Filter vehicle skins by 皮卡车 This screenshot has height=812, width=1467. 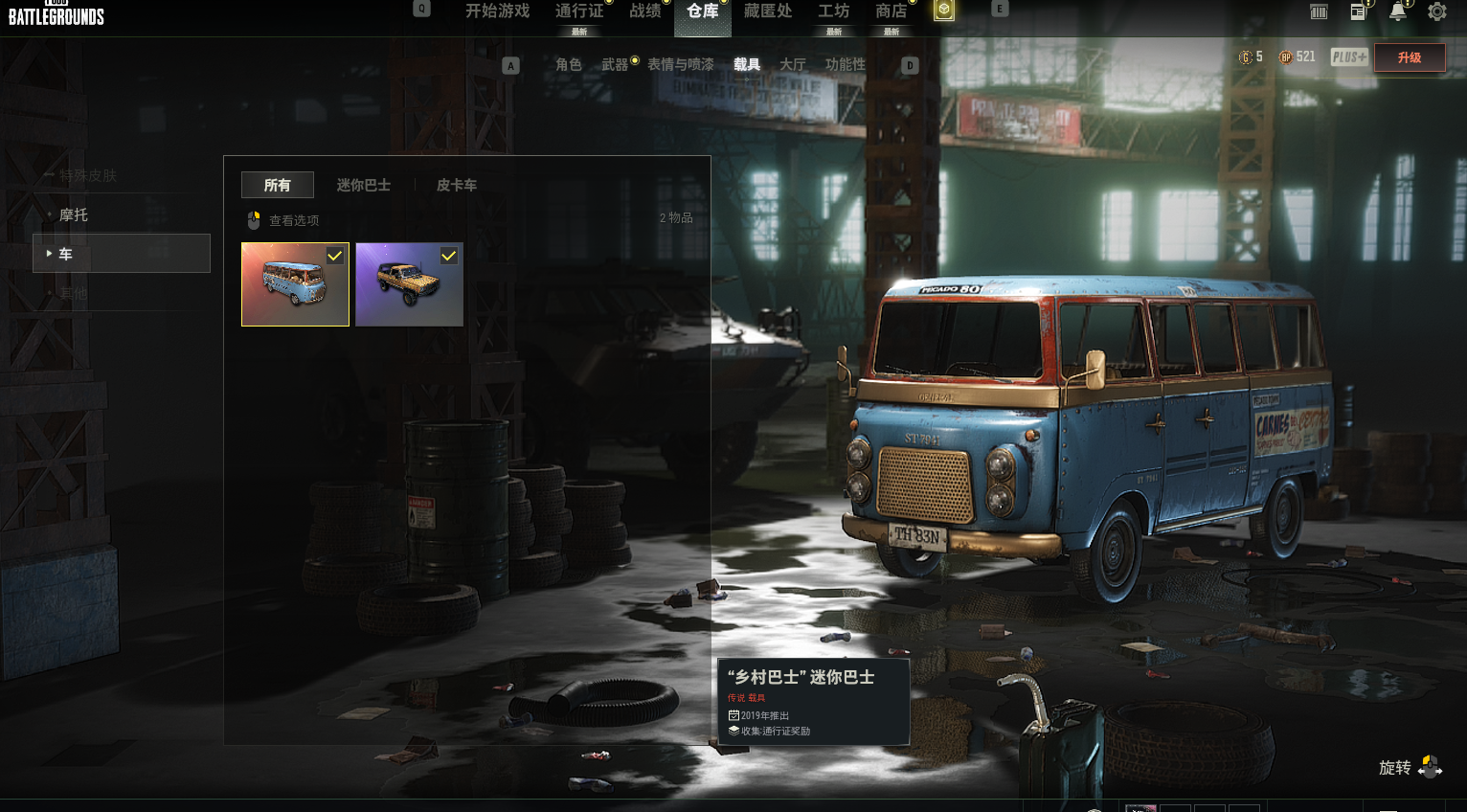point(456,185)
